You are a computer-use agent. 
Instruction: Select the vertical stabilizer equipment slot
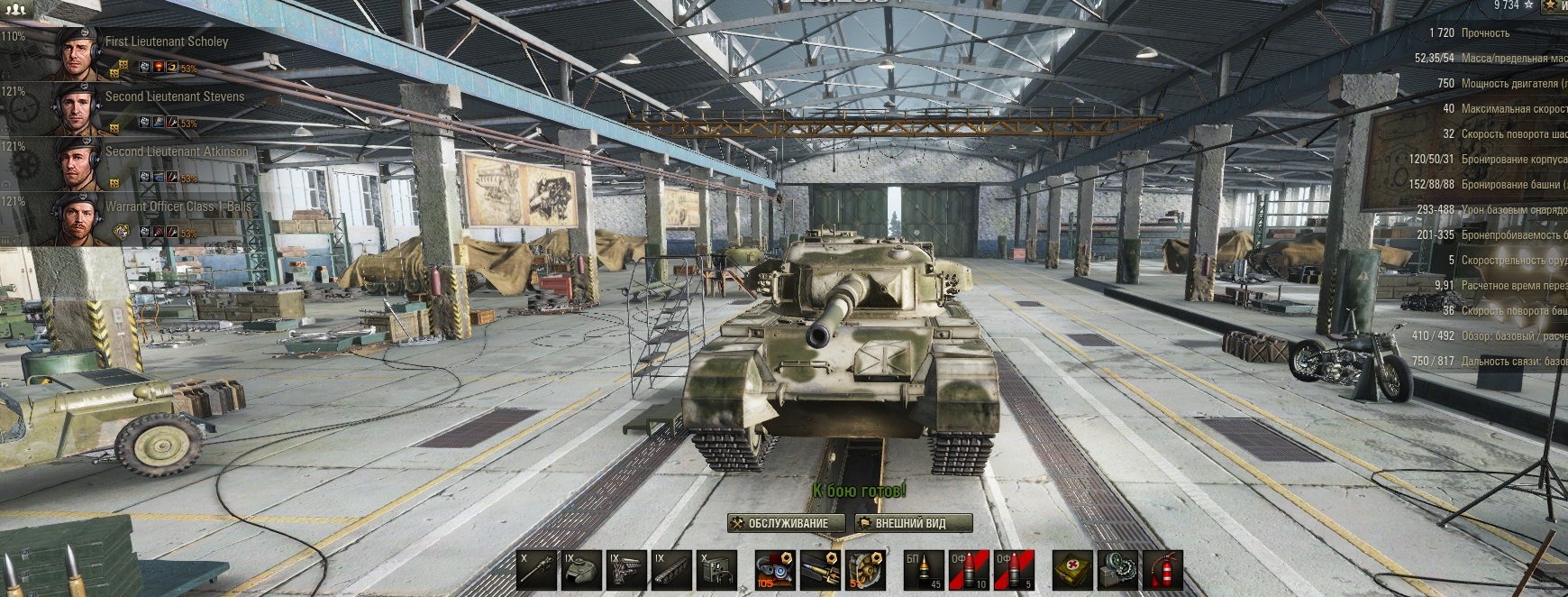(776, 571)
